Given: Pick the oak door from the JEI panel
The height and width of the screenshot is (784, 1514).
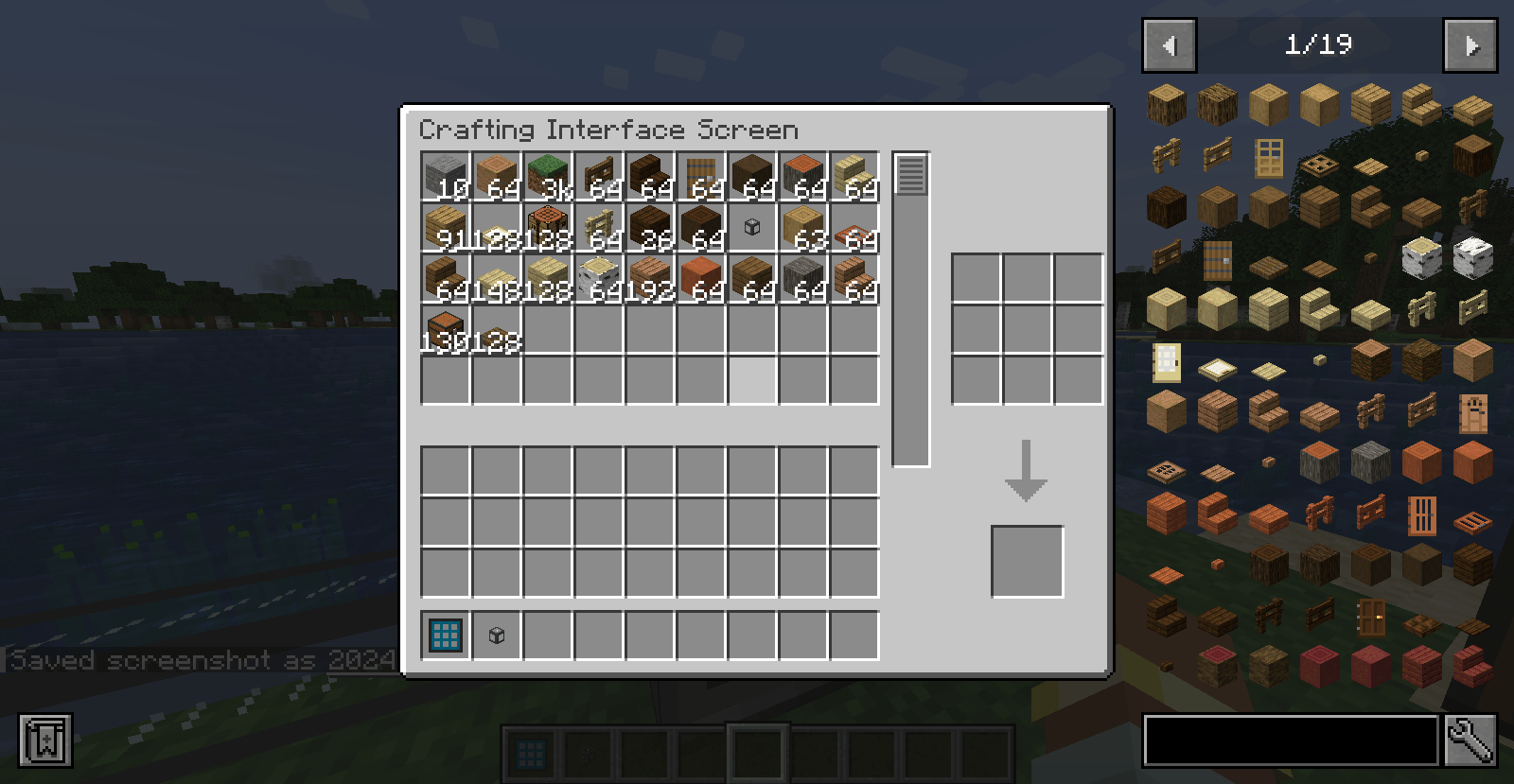Looking at the screenshot, I should pyautogui.click(x=1269, y=159).
